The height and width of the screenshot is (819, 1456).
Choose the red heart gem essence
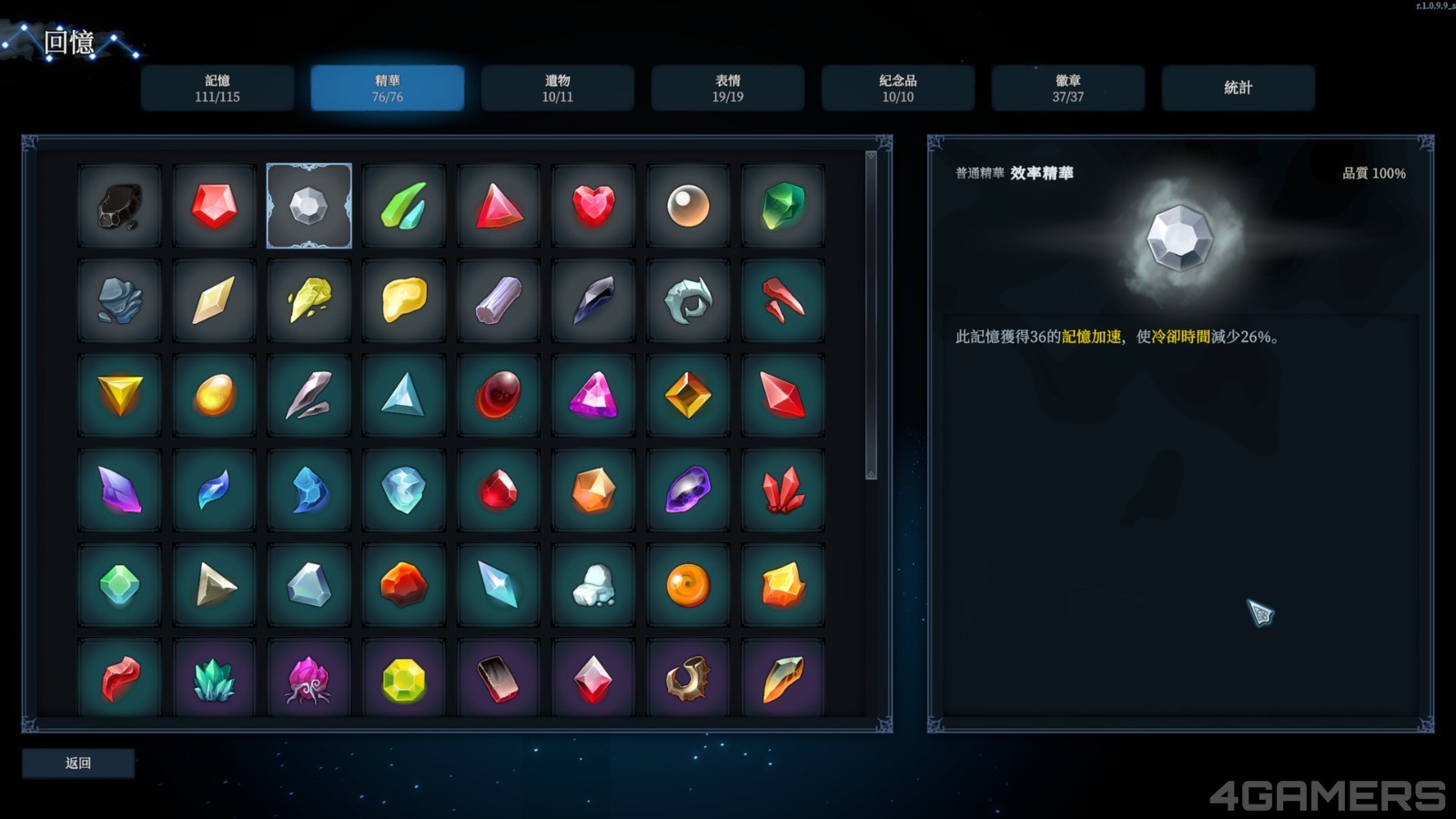[593, 207]
